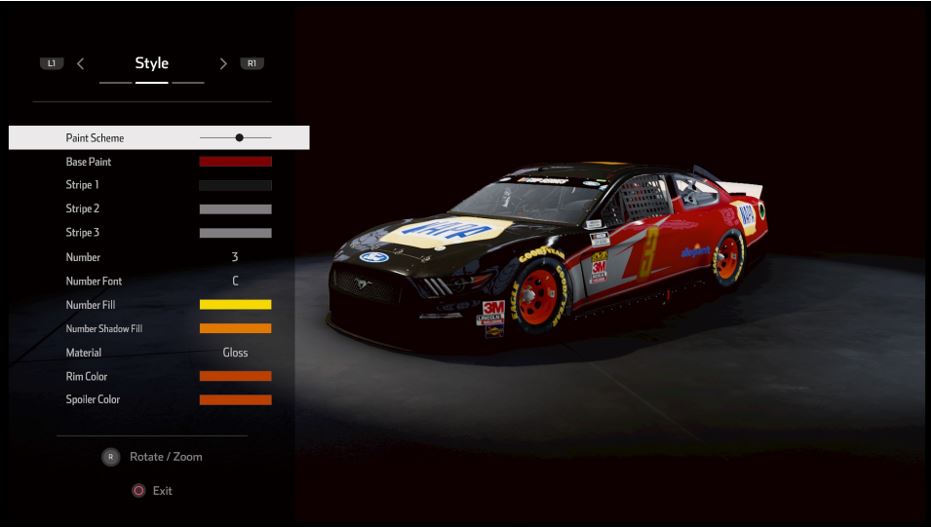Open the yellow Number Fill swatch
Viewport: 931px width, 529px height.
point(235,305)
